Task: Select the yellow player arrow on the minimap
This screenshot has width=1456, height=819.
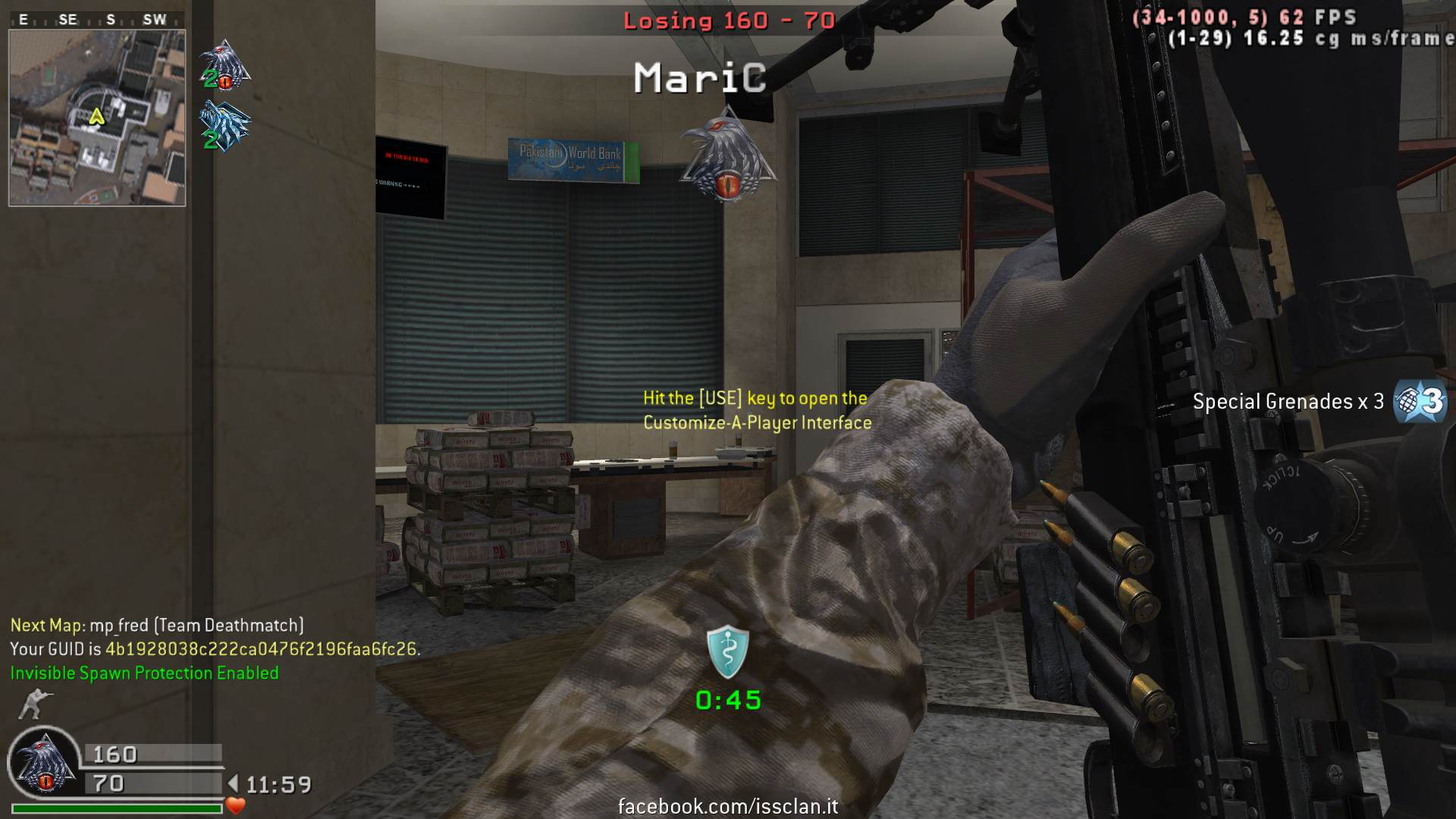Action: pyautogui.click(x=96, y=117)
